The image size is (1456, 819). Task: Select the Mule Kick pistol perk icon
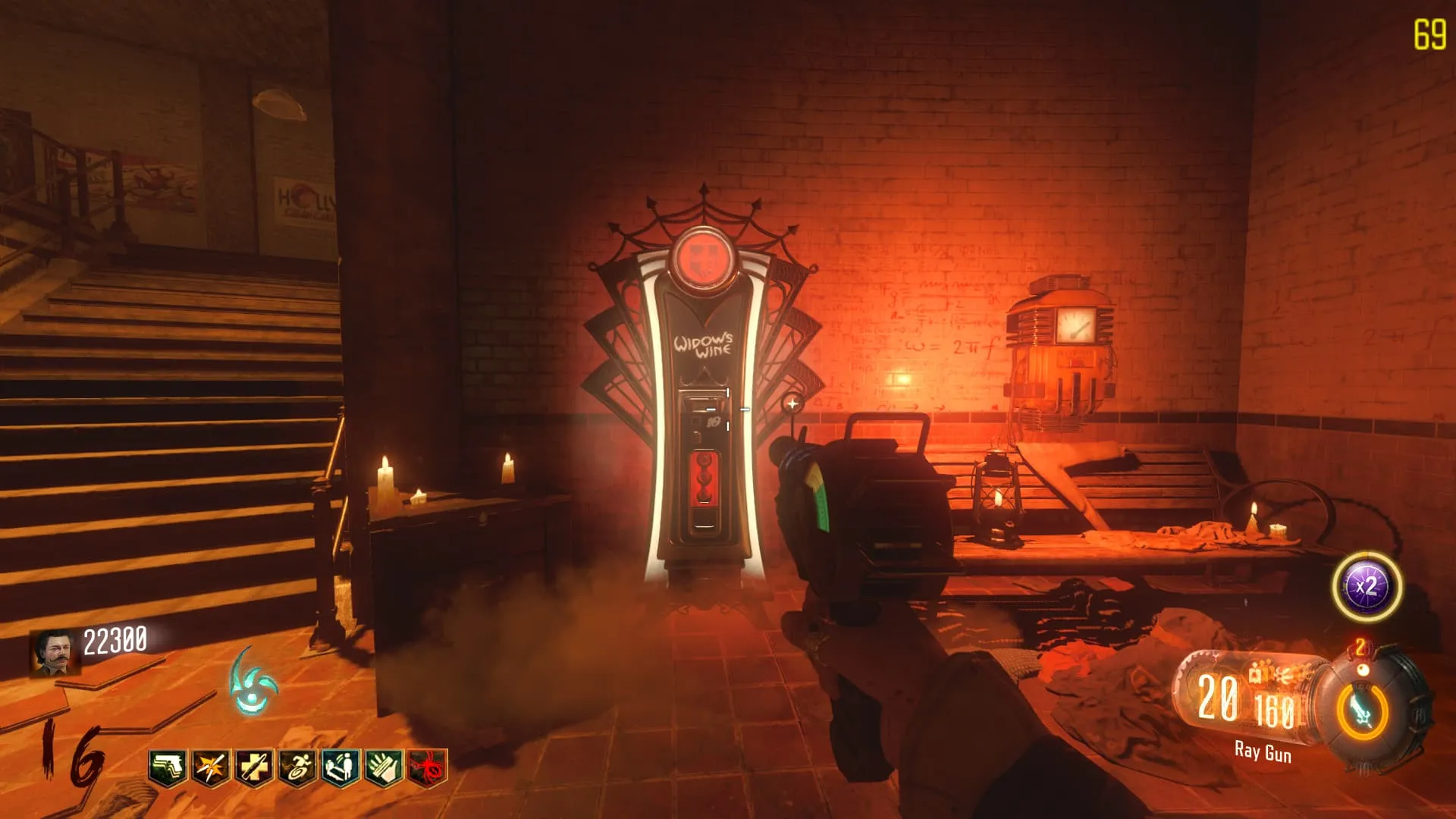[168, 768]
